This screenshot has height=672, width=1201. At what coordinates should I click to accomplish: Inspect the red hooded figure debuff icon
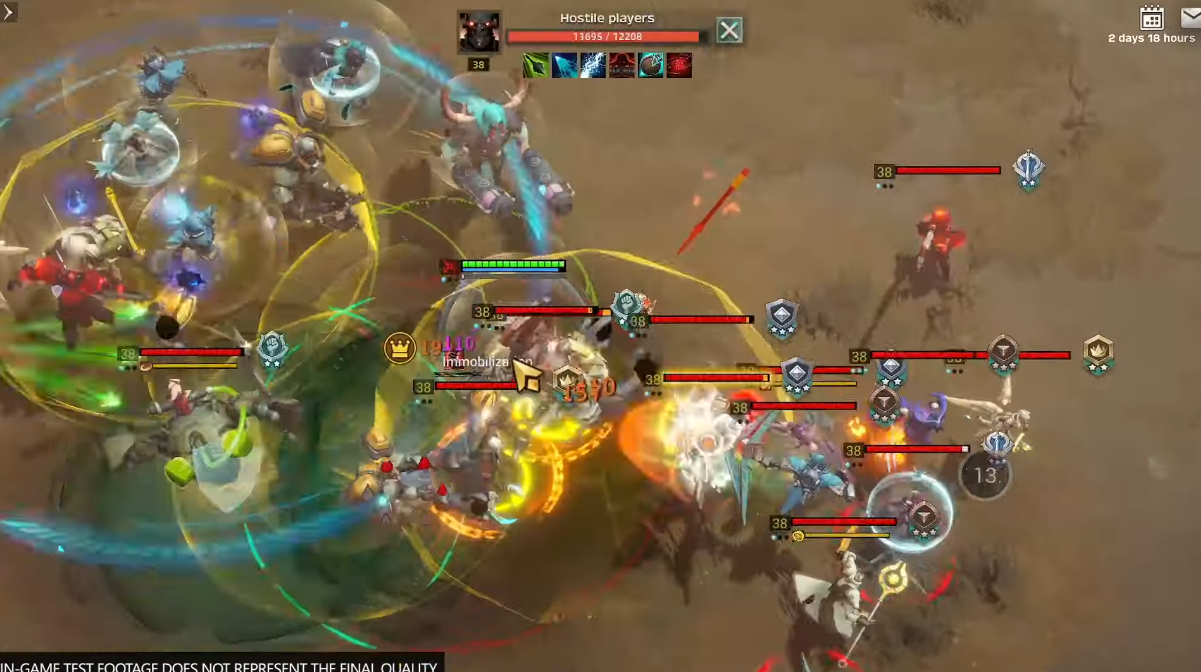pyautogui.click(x=622, y=66)
